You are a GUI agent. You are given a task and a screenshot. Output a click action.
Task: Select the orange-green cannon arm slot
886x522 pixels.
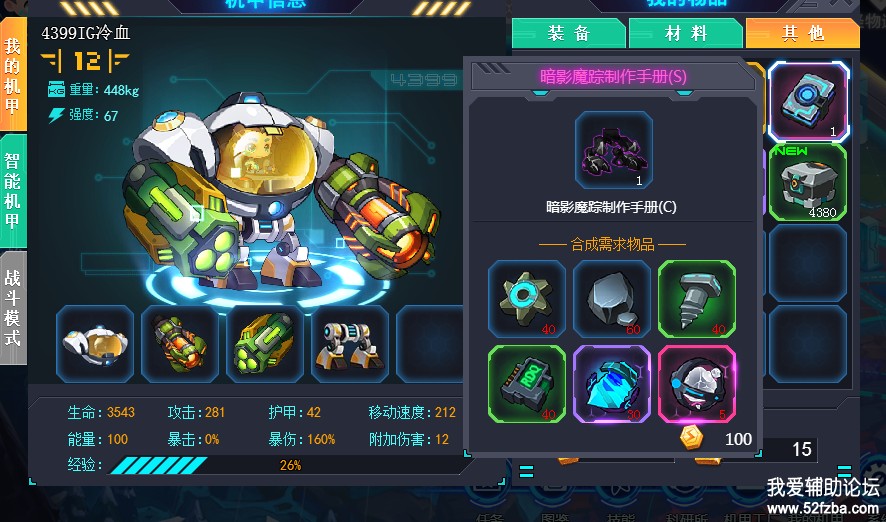[180, 344]
